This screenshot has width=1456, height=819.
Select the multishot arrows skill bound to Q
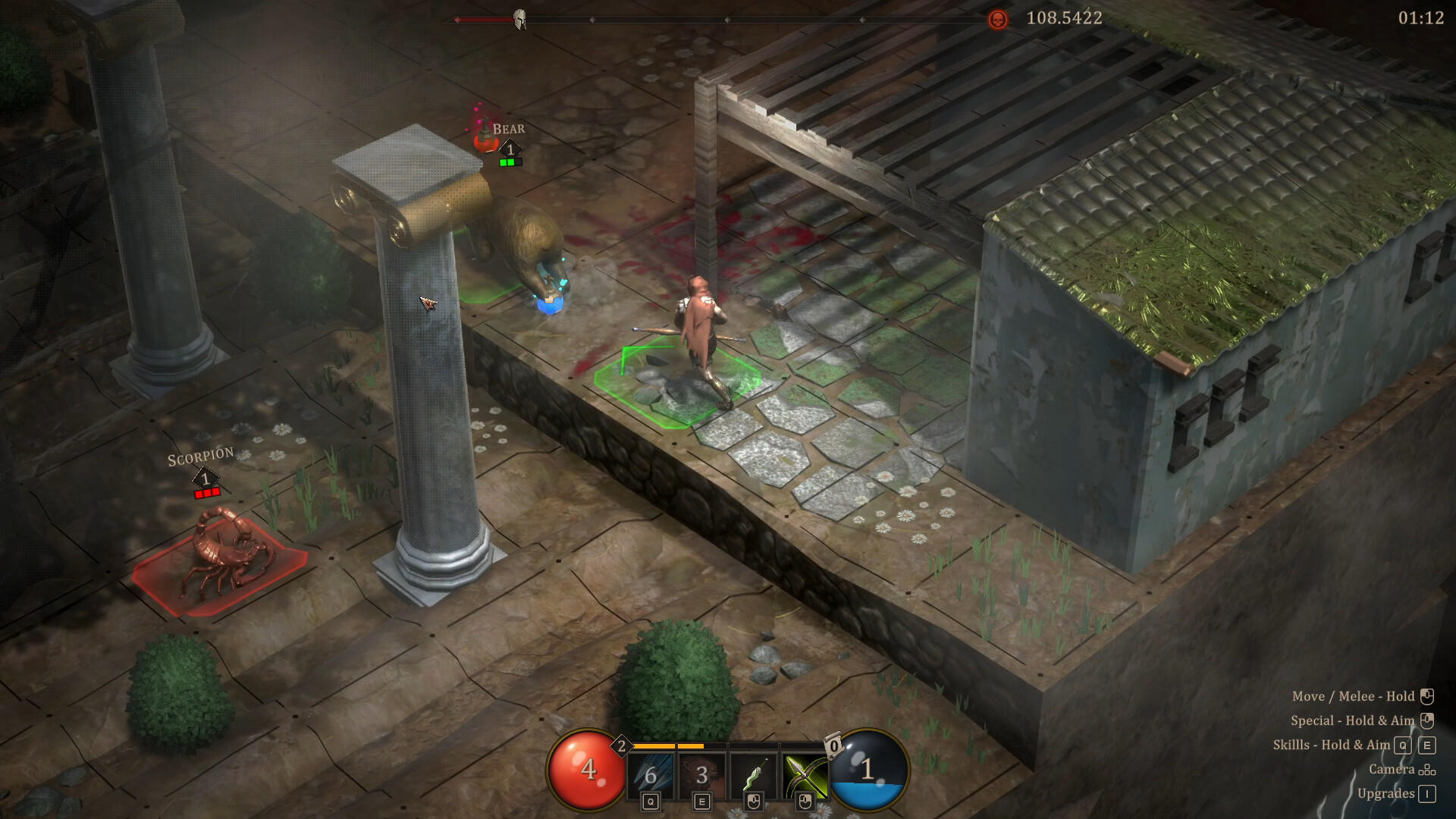pyautogui.click(x=651, y=773)
